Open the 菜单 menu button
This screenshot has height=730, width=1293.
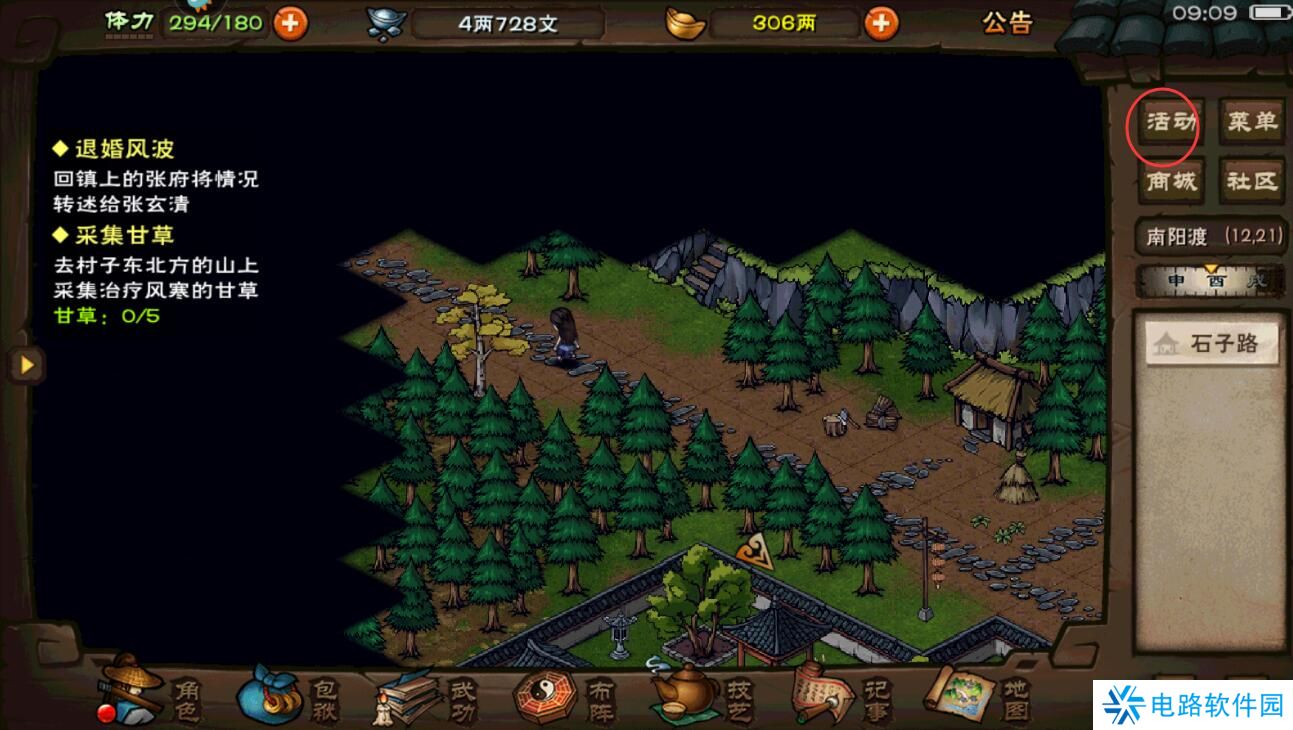(1252, 123)
